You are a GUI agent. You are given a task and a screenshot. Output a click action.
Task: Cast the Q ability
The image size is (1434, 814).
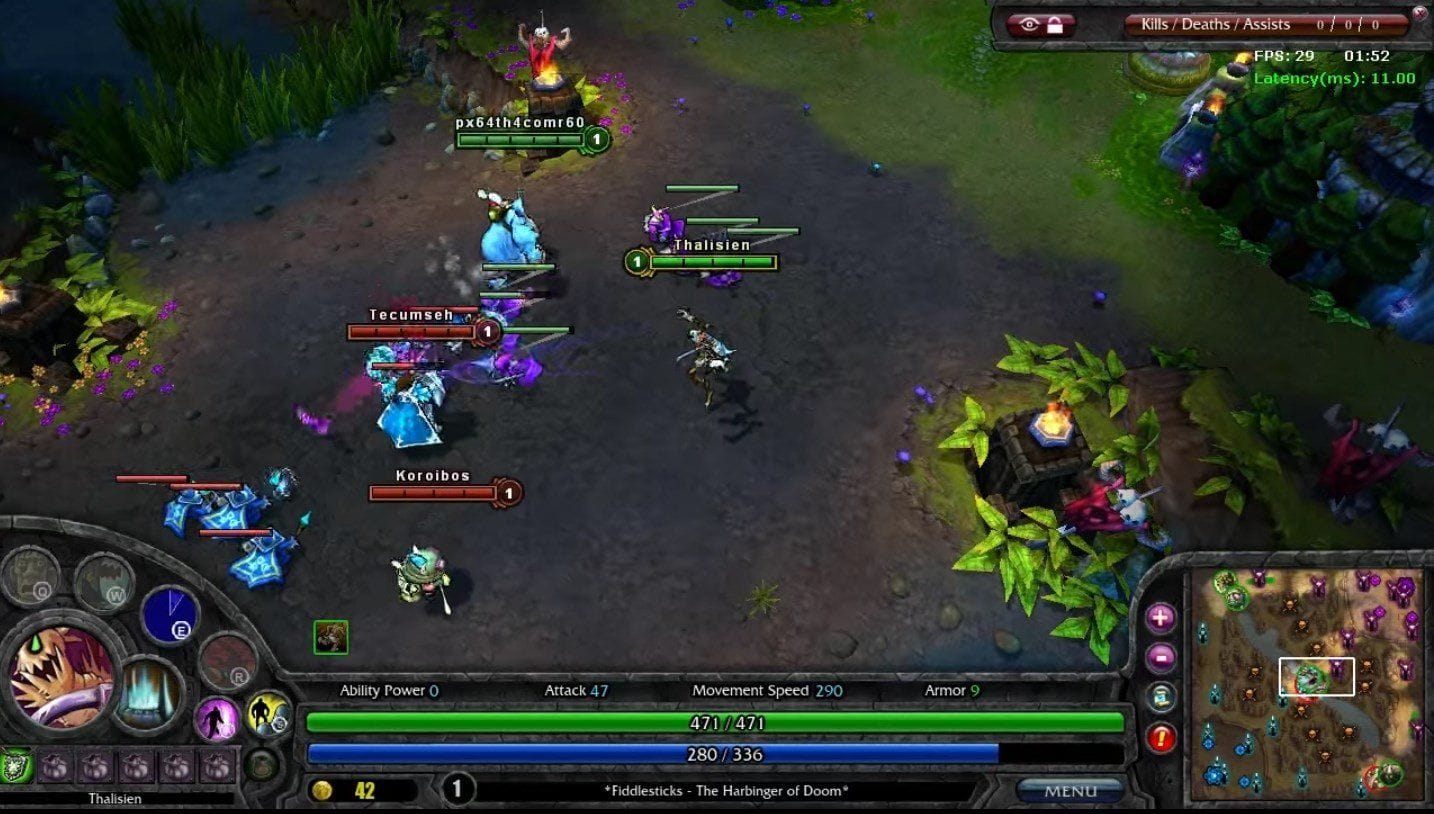(30, 578)
